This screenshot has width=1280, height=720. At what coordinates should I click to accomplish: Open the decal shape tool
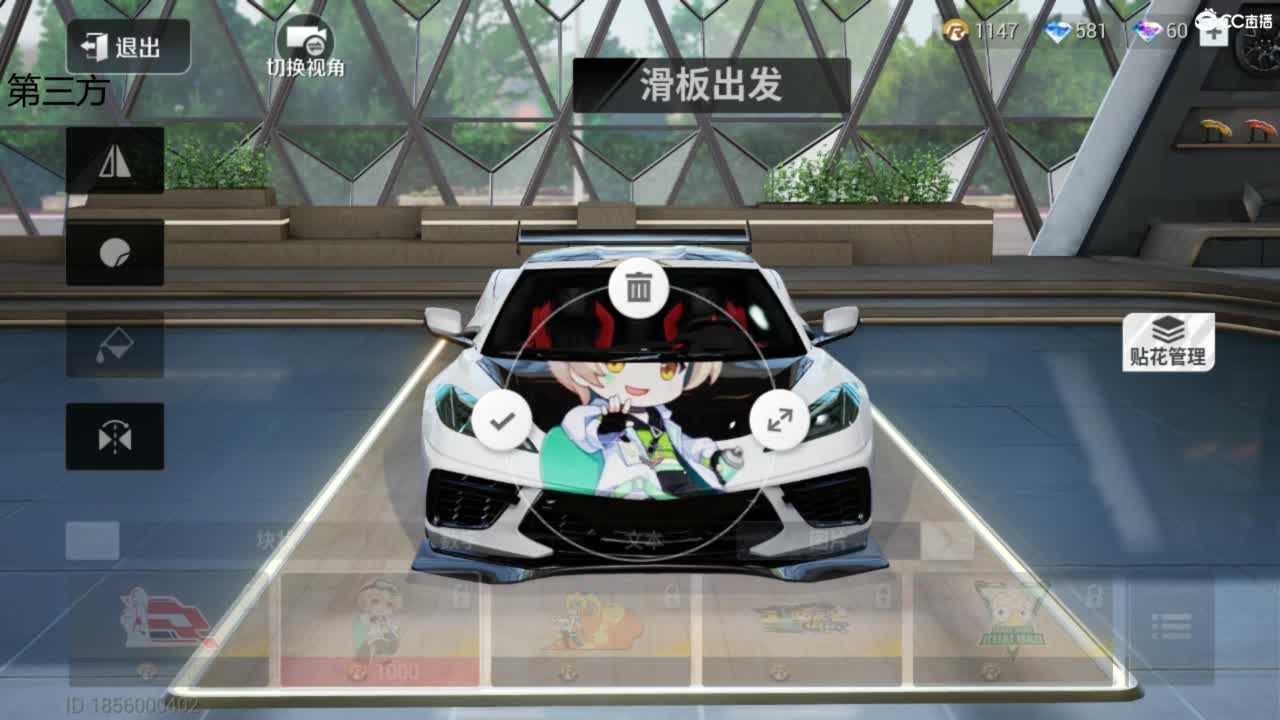[114, 254]
